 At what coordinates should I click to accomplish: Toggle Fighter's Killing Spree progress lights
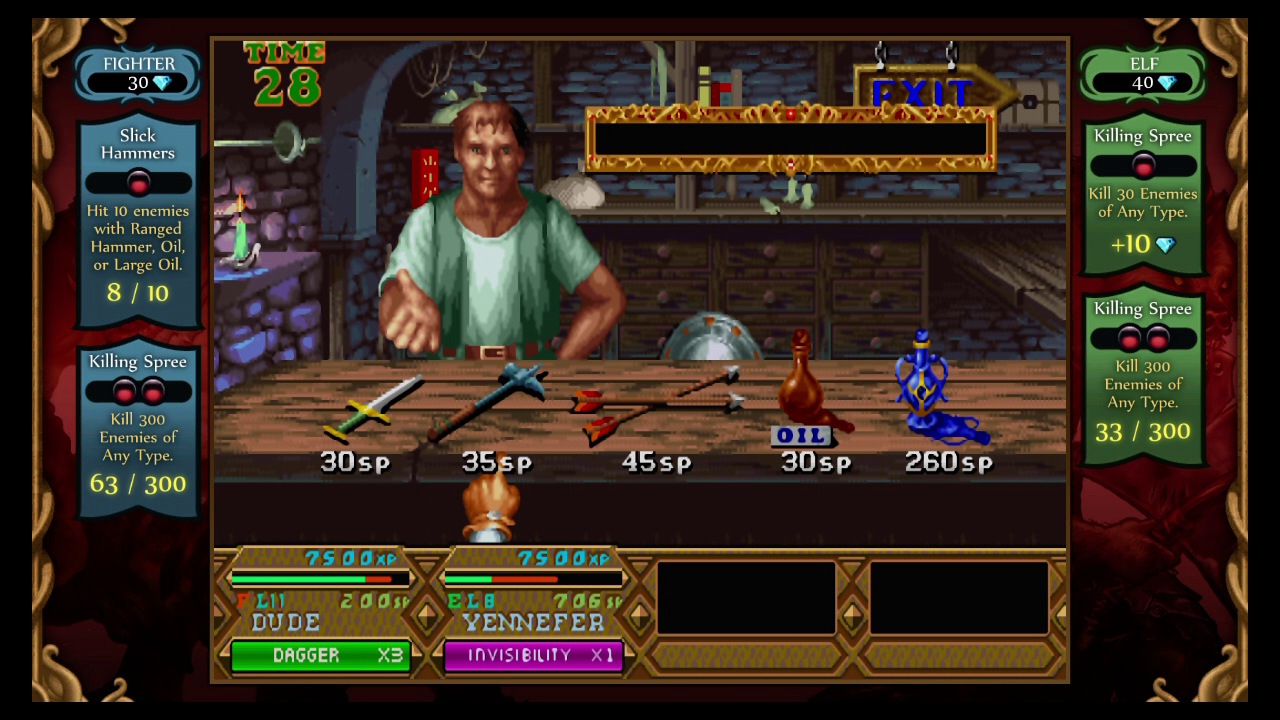click(x=138, y=390)
